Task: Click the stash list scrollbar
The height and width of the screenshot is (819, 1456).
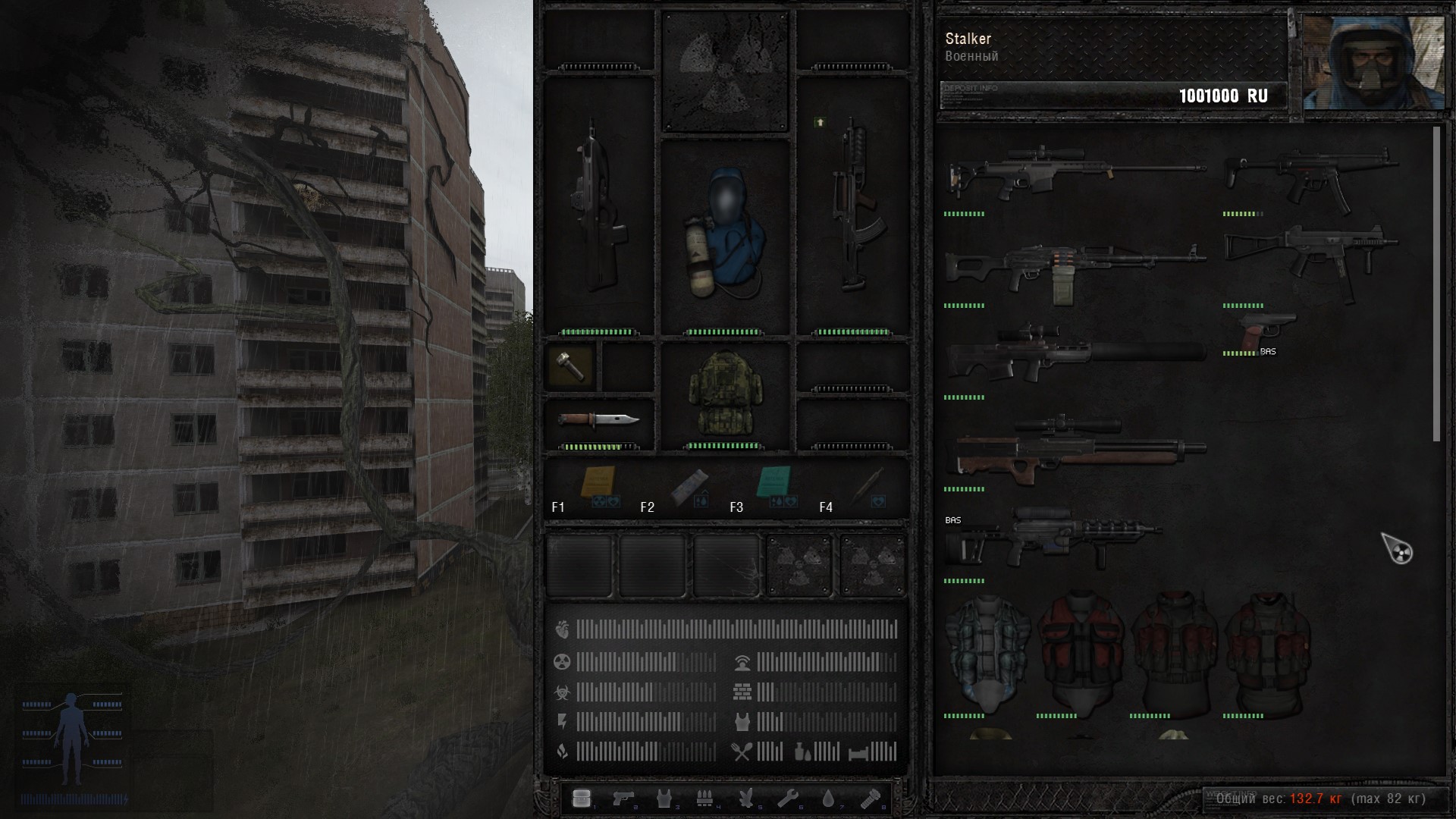Action: coord(1436,284)
